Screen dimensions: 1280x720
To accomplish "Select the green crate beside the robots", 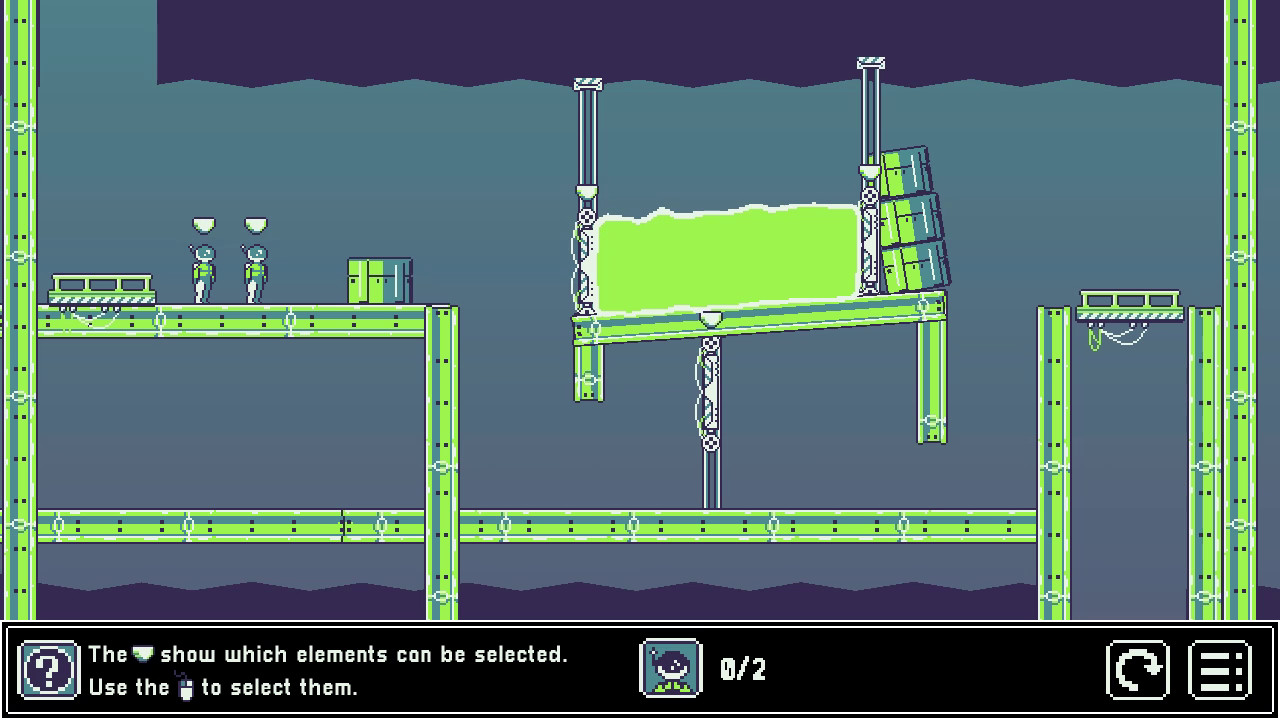I will (378, 280).
